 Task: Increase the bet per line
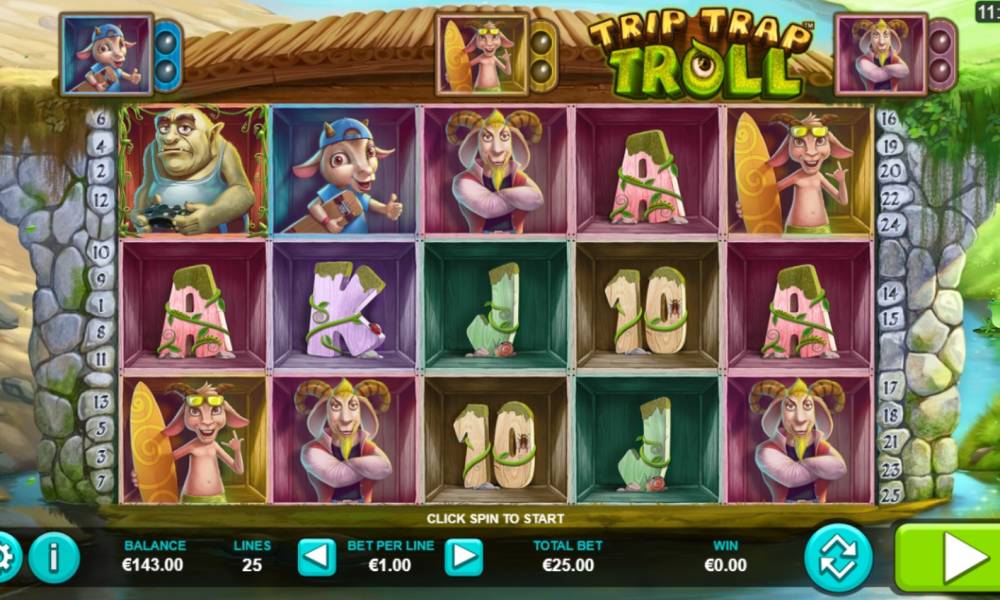[x=463, y=557]
